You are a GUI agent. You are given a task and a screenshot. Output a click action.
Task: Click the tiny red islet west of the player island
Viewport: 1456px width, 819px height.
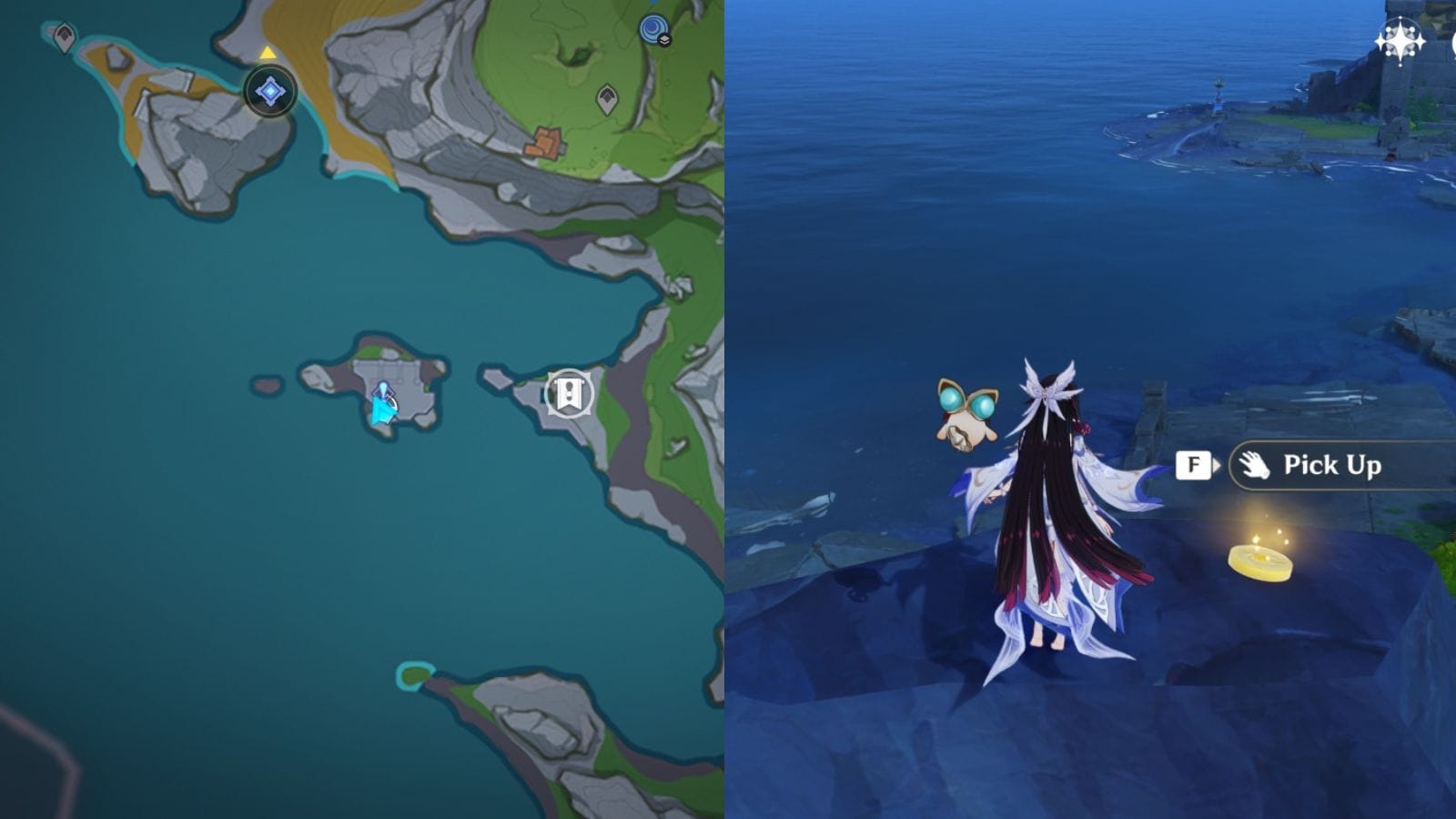(x=268, y=385)
